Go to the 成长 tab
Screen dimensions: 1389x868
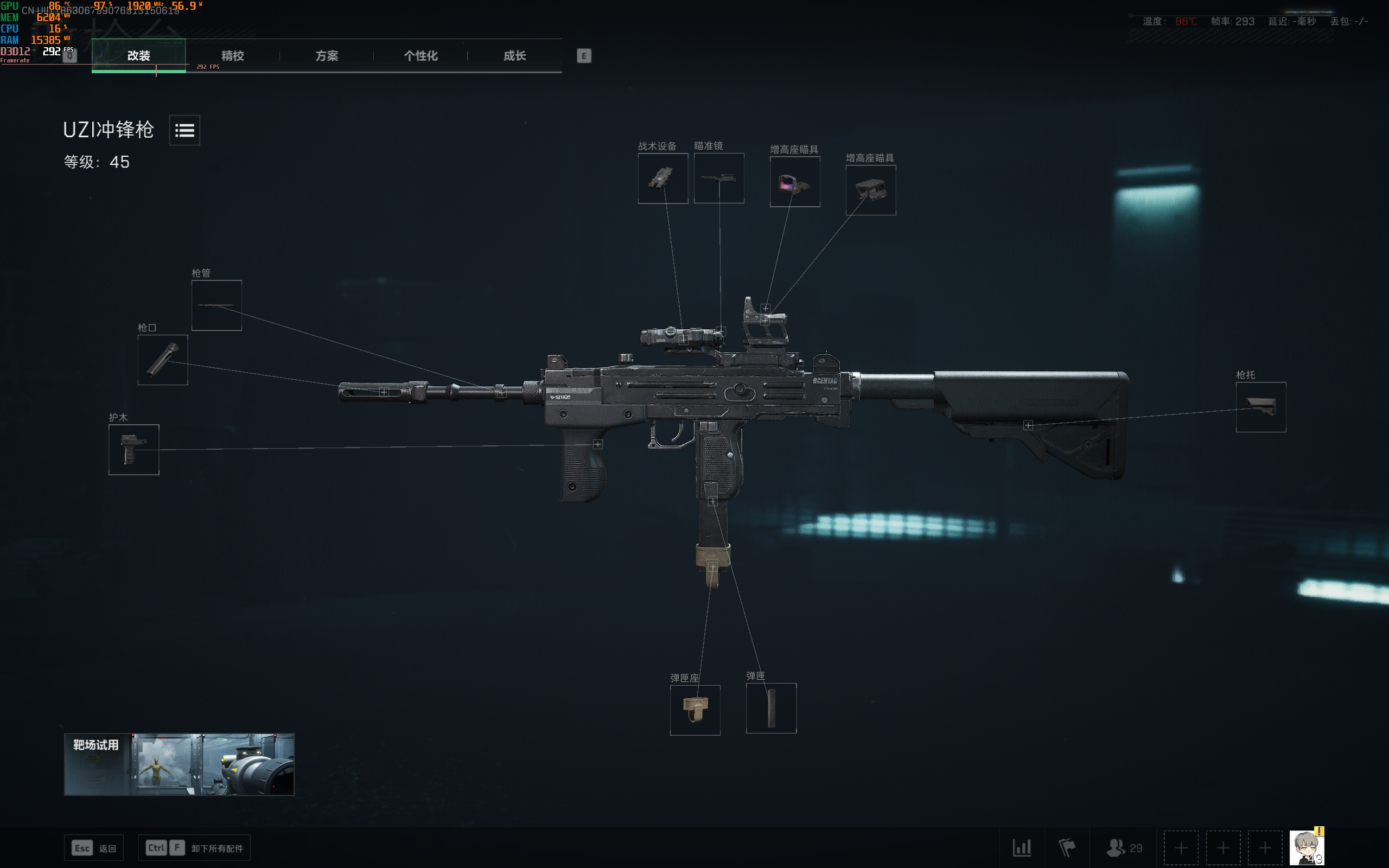coord(514,56)
